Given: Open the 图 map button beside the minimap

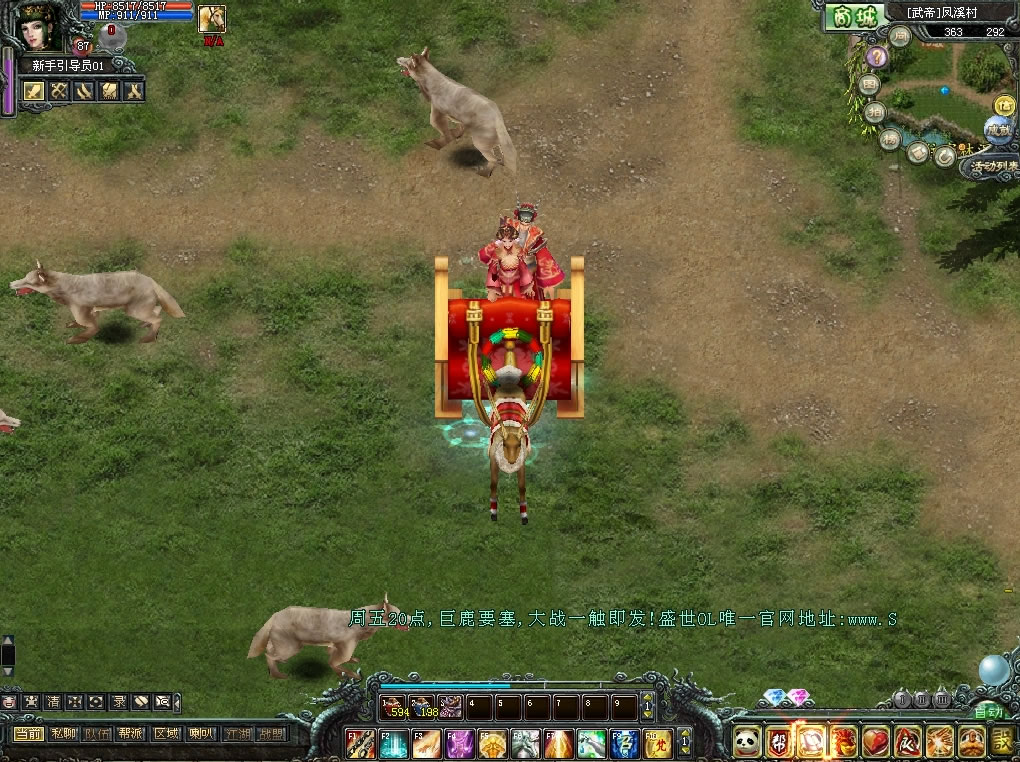Looking at the screenshot, I should (x=871, y=86).
